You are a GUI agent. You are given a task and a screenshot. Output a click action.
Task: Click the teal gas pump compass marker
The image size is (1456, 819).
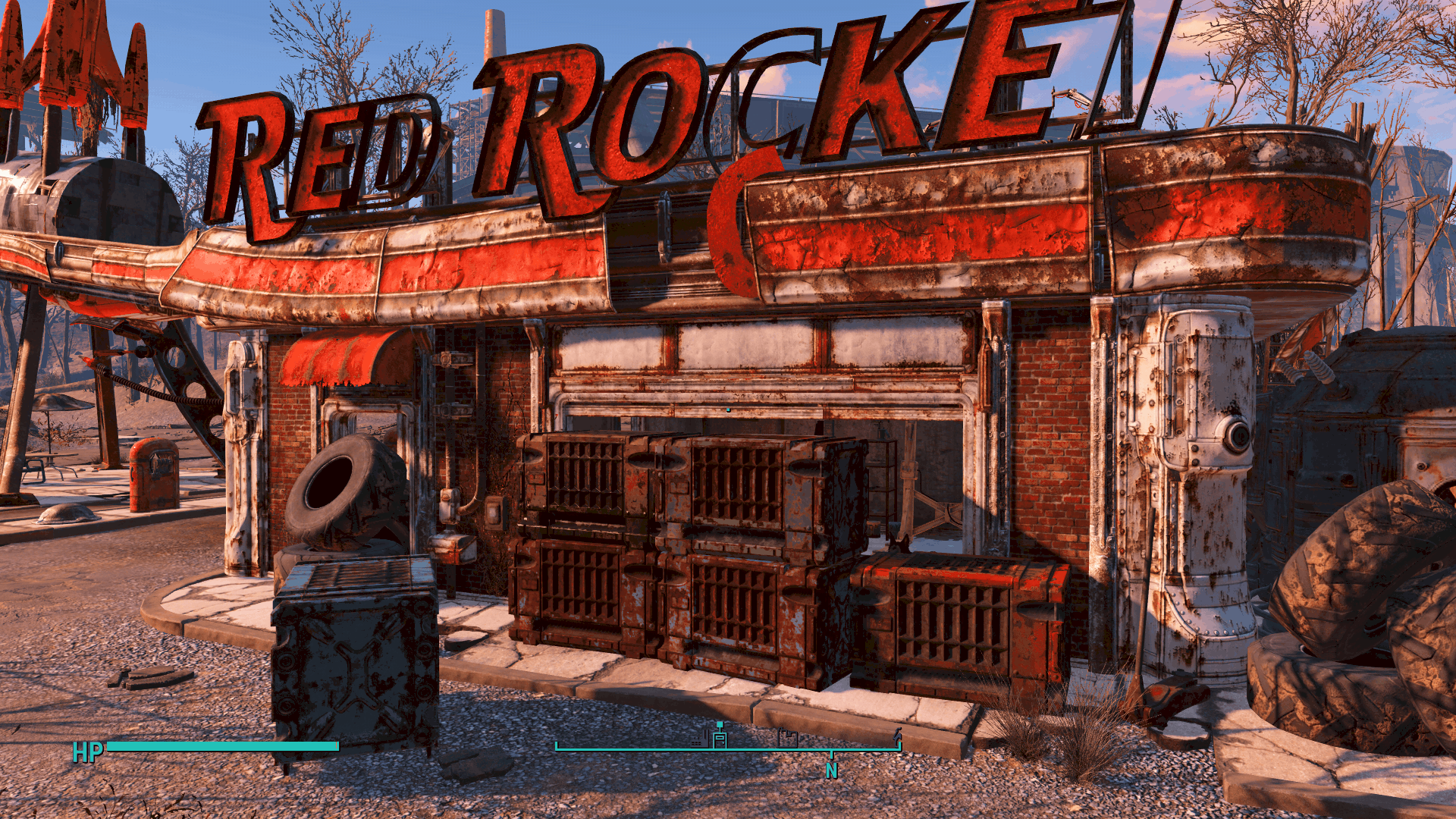[x=720, y=735]
